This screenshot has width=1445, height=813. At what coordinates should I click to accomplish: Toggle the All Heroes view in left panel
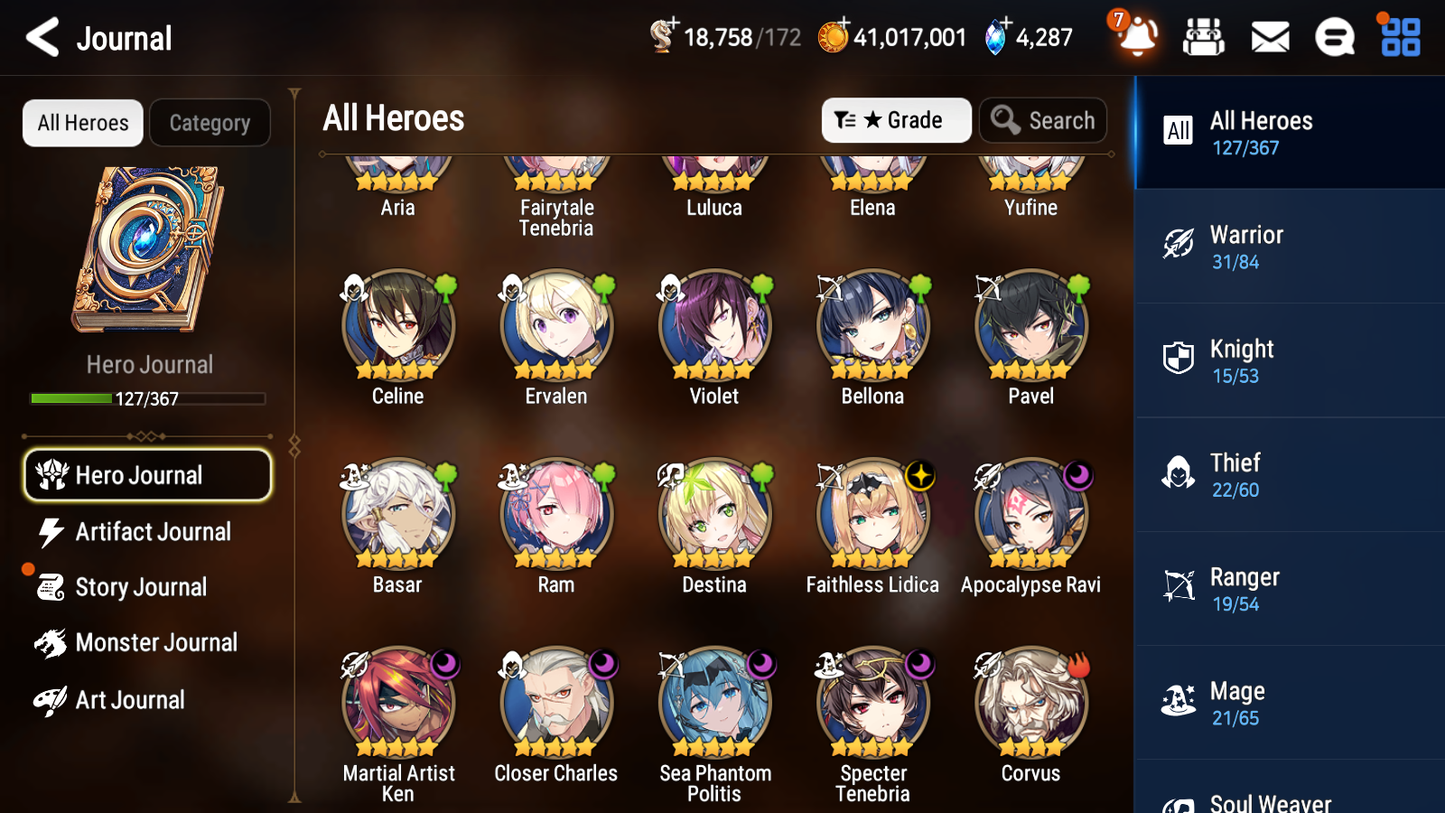(x=82, y=122)
